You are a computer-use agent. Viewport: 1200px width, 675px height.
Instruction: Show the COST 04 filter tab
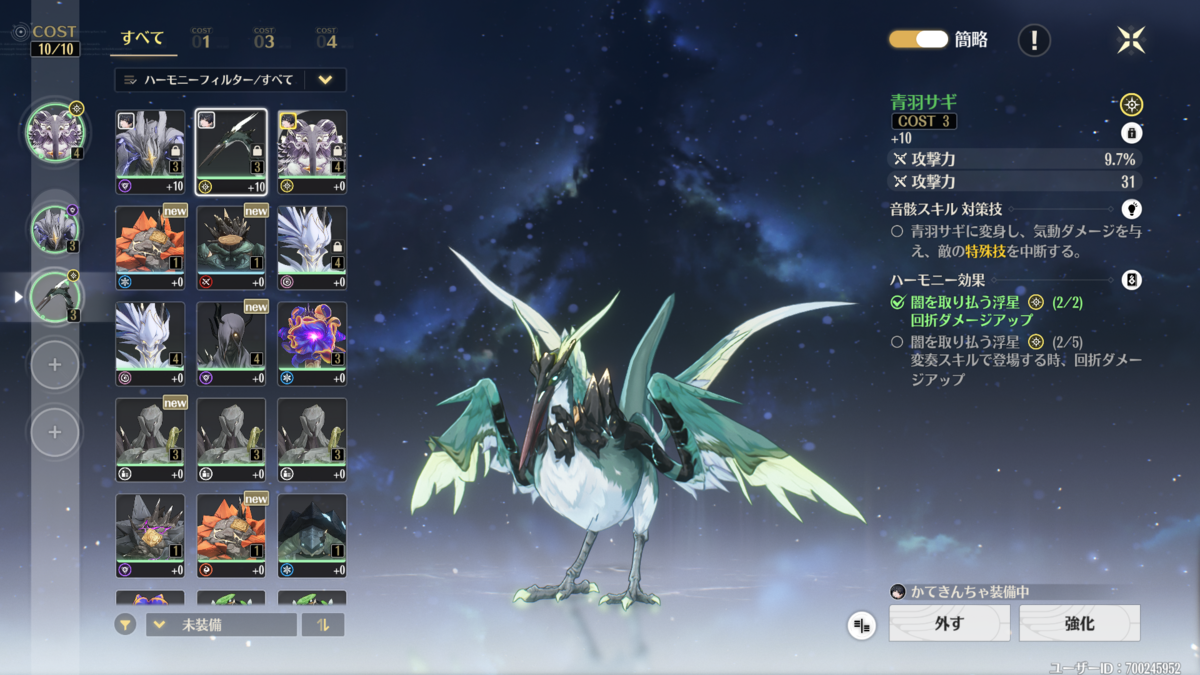(x=326, y=39)
